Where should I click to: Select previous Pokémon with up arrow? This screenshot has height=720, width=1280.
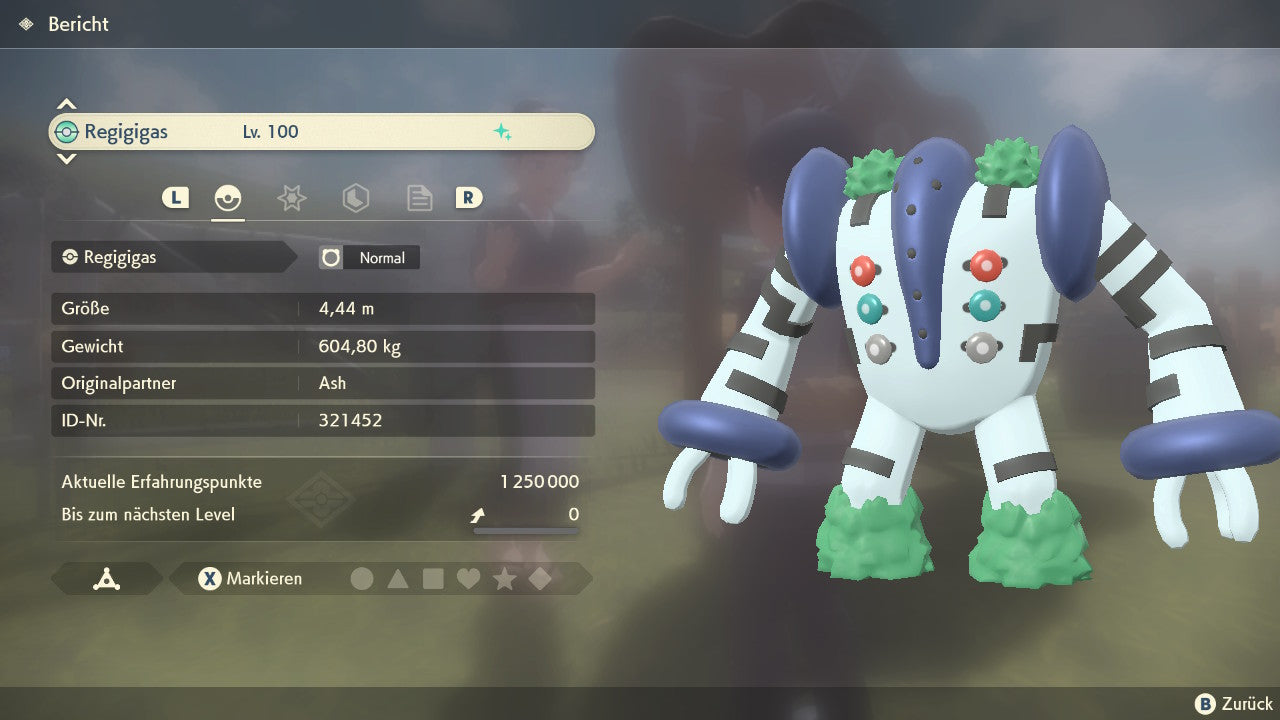click(x=66, y=104)
